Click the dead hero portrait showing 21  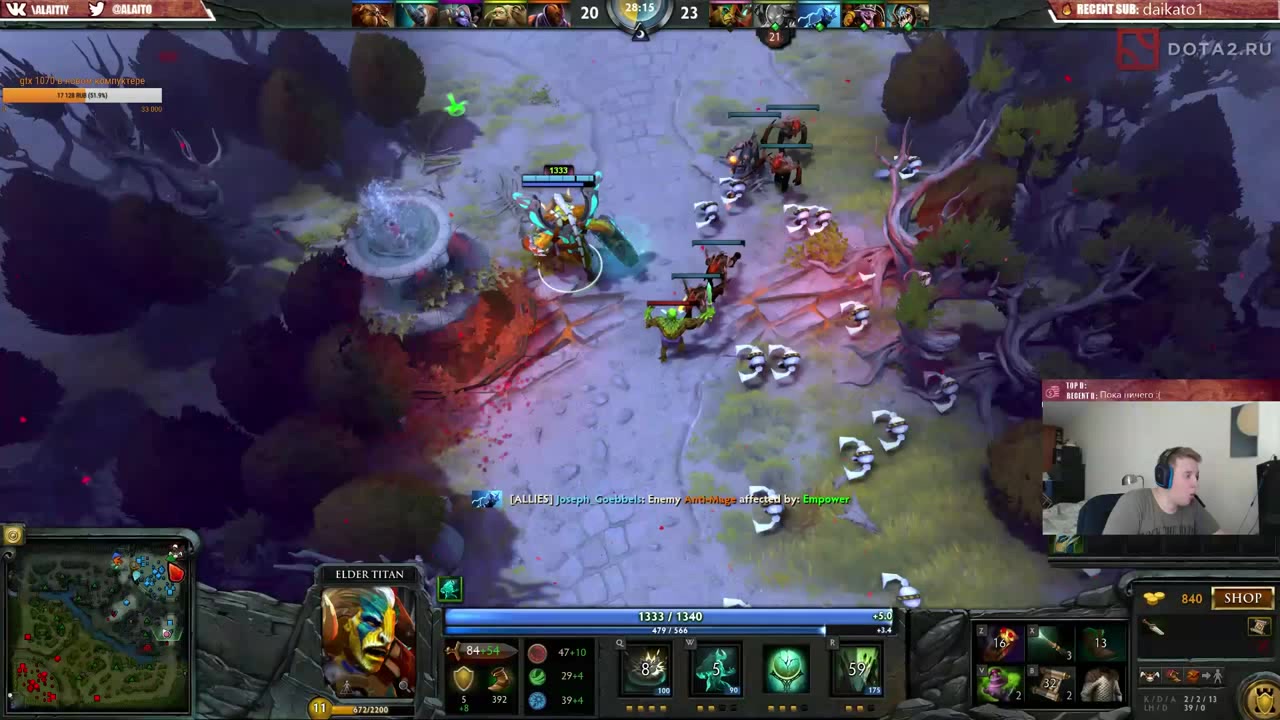[x=774, y=16]
